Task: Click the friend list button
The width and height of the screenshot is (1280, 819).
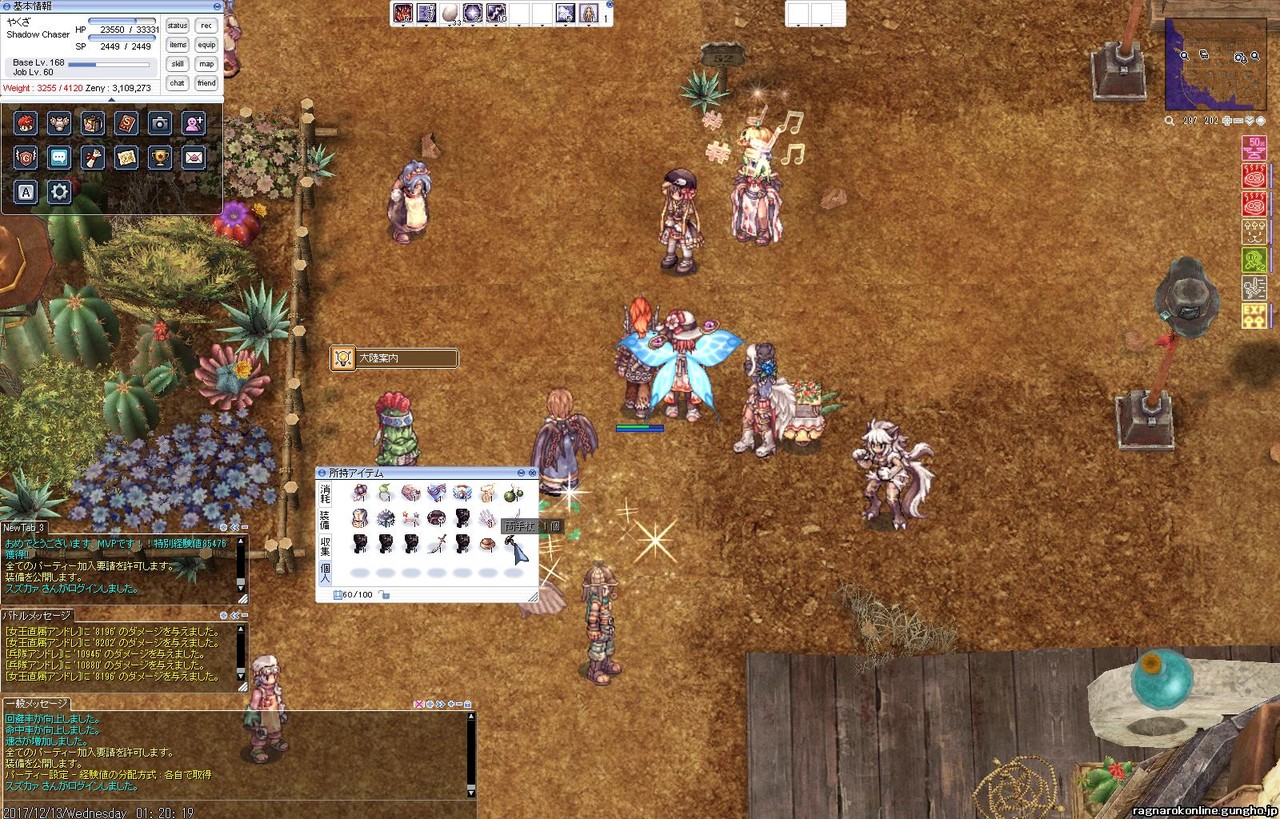Action: 206,83
